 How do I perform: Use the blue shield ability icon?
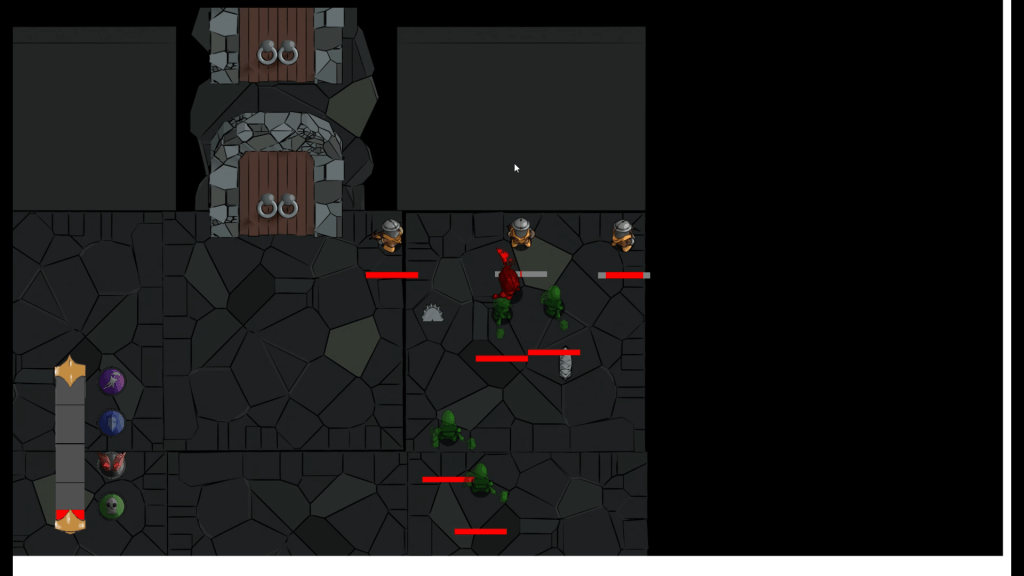[x=112, y=423]
